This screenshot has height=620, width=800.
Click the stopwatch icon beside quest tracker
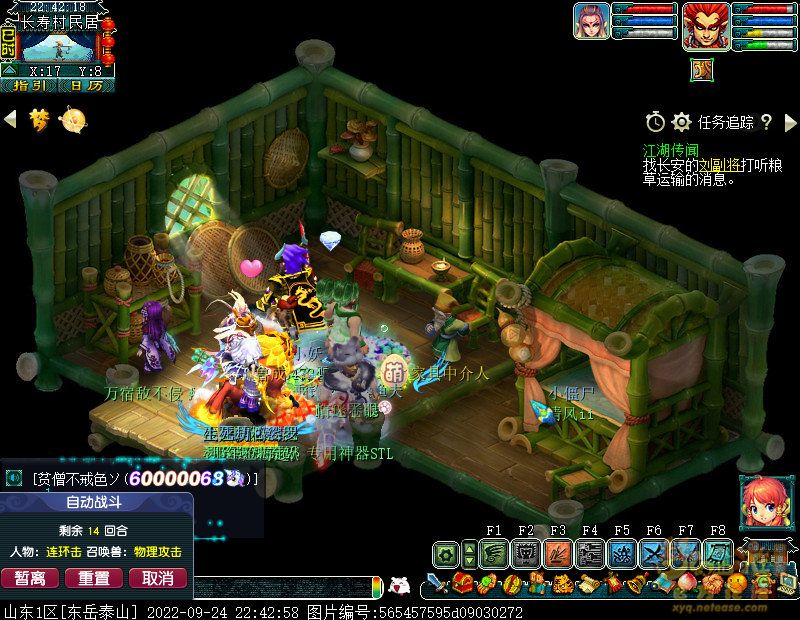[x=655, y=122]
